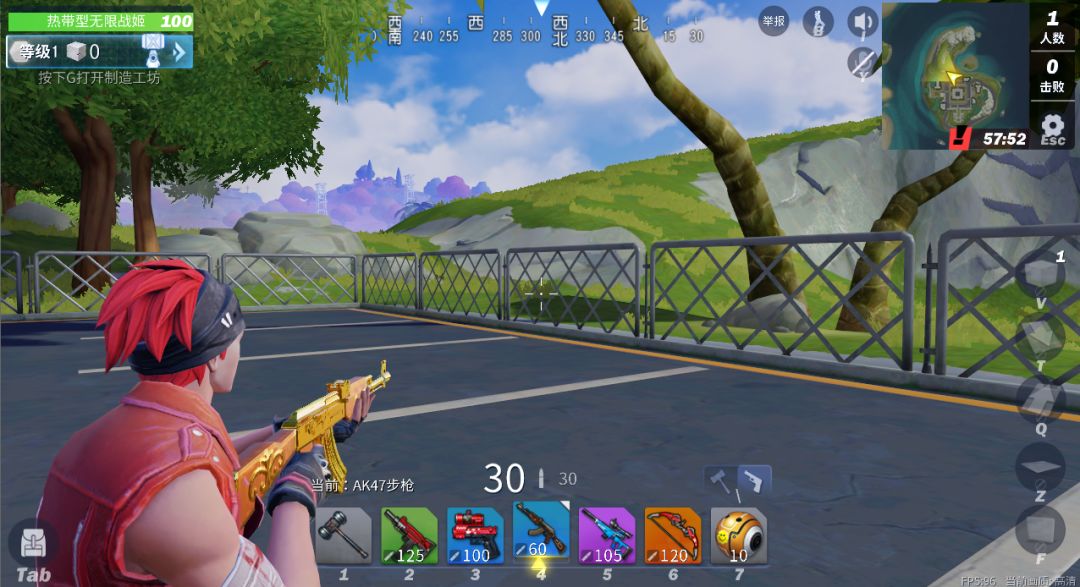Select the cube building piece labeled F
Image resolution: width=1080 pixels, height=587 pixels.
tap(1039, 529)
